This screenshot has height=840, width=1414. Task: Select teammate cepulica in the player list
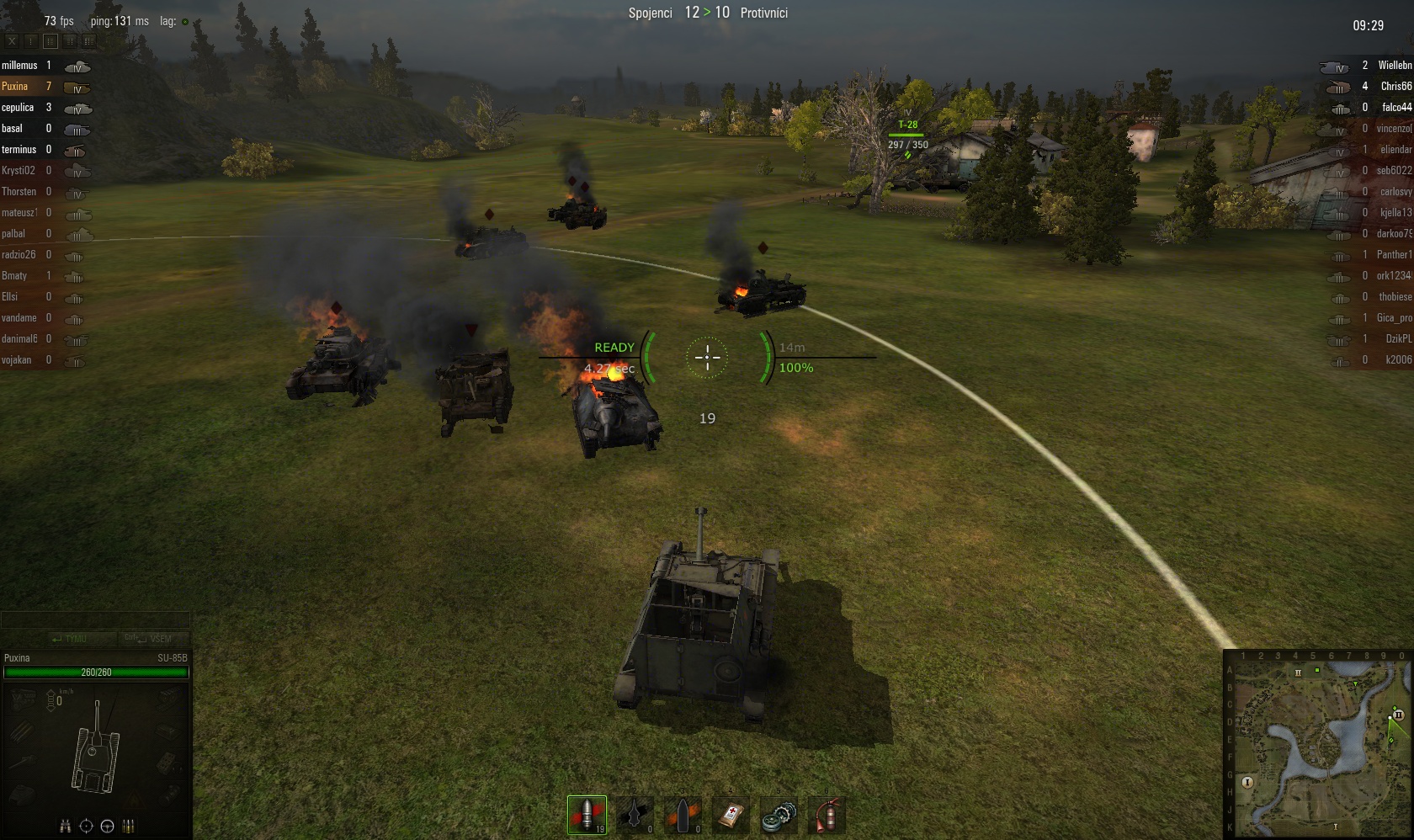point(18,108)
